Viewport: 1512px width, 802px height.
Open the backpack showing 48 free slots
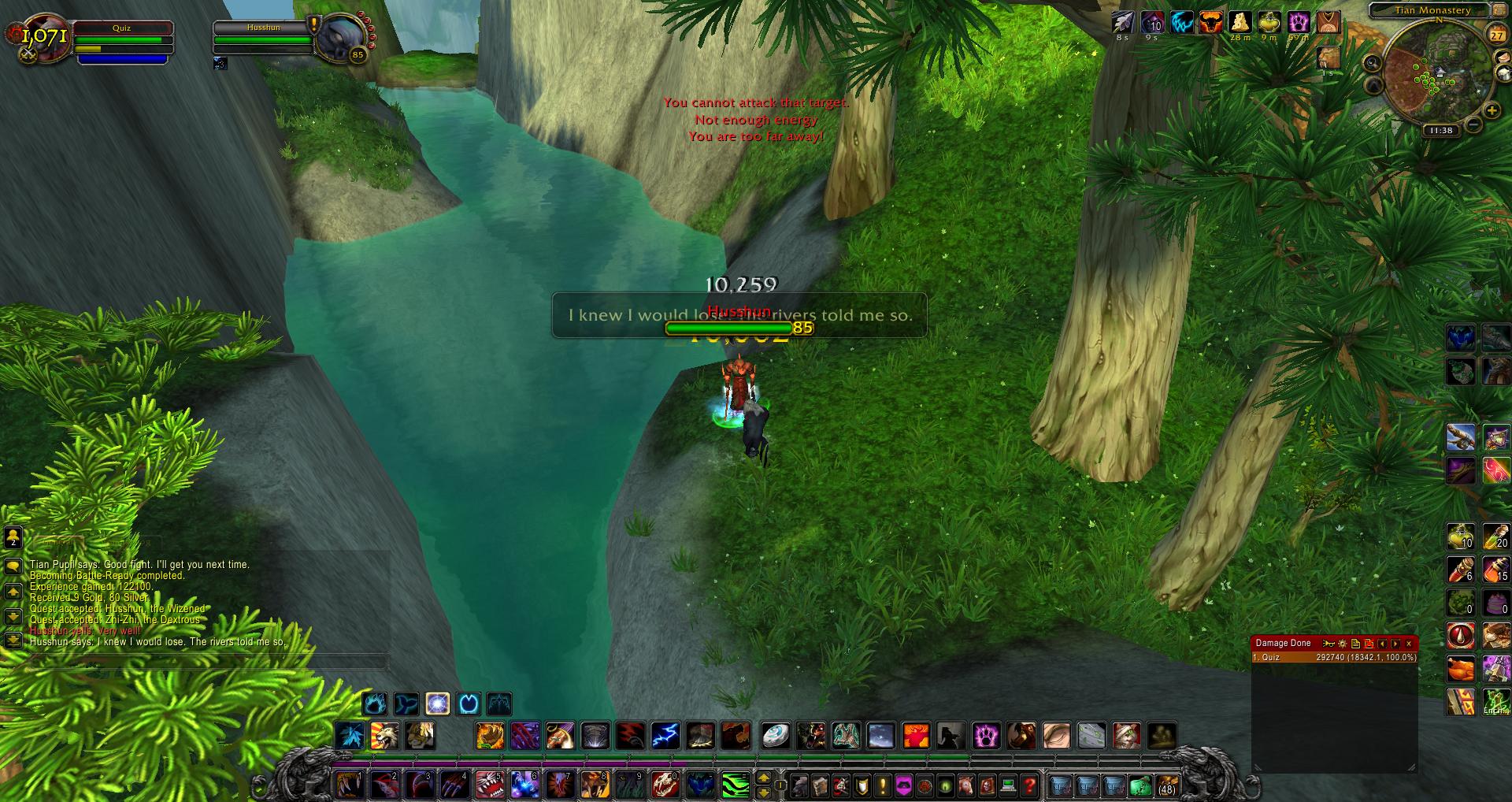pyautogui.click(x=1167, y=785)
